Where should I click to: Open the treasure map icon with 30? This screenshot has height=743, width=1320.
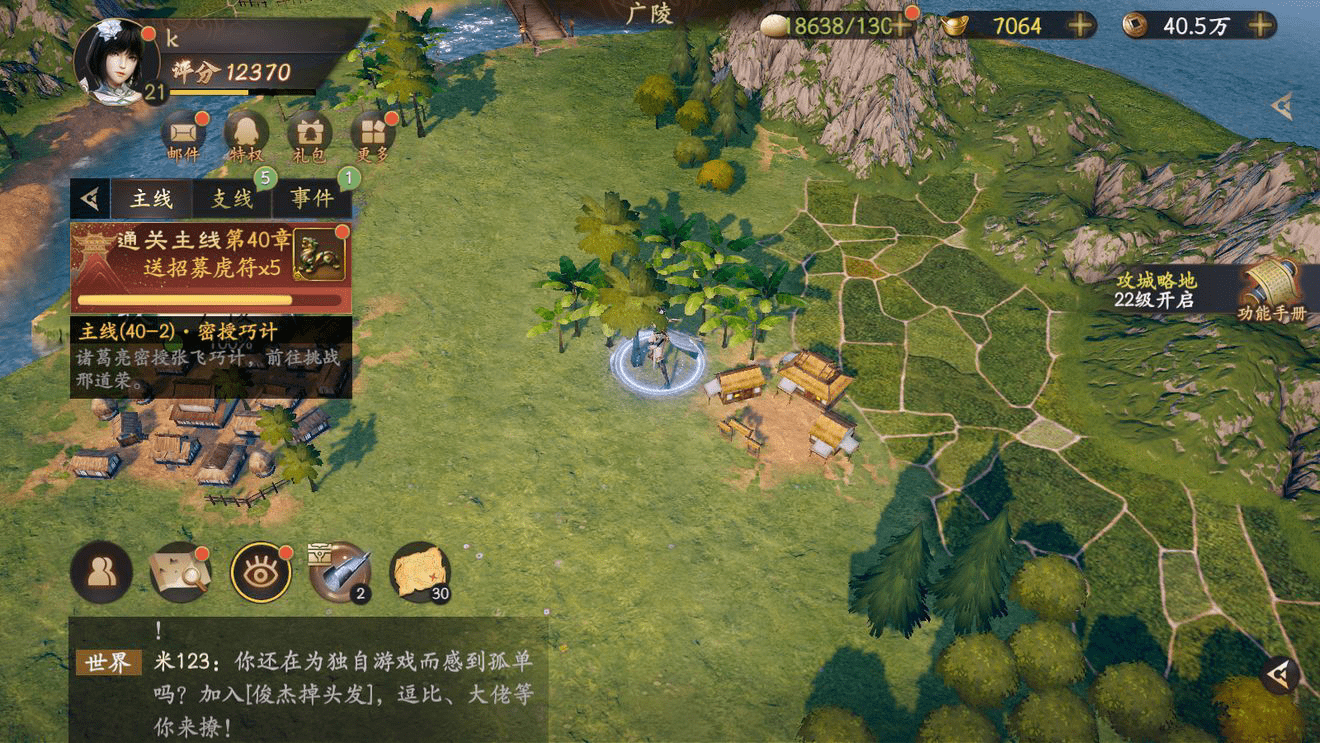[419, 572]
